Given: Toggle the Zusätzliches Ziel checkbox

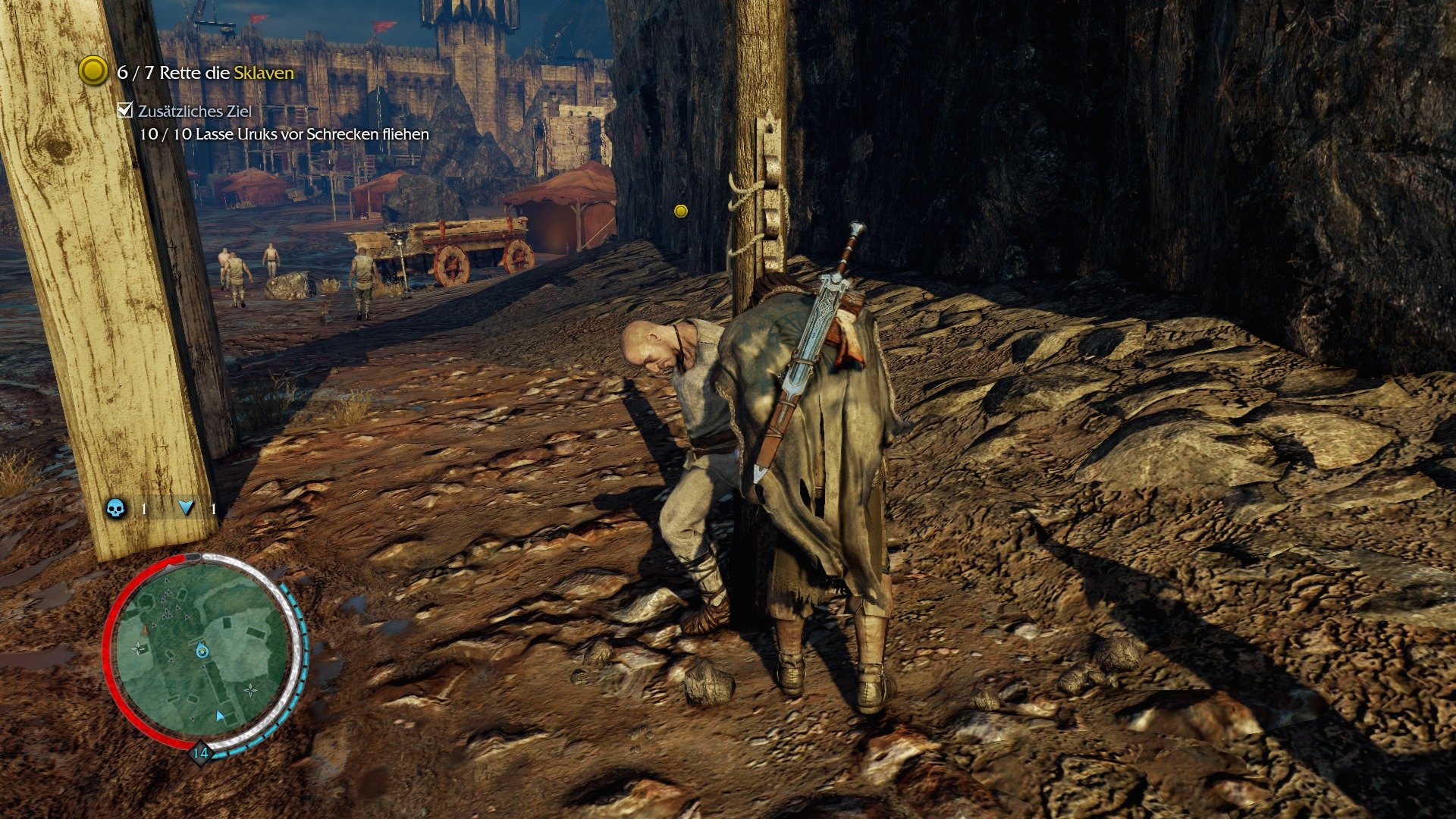Looking at the screenshot, I should coord(124,111).
